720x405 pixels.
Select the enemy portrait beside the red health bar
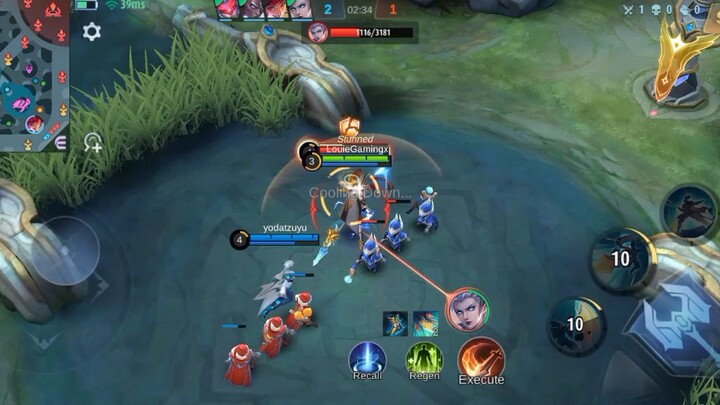pyautogui.click(x=318, y=33)
